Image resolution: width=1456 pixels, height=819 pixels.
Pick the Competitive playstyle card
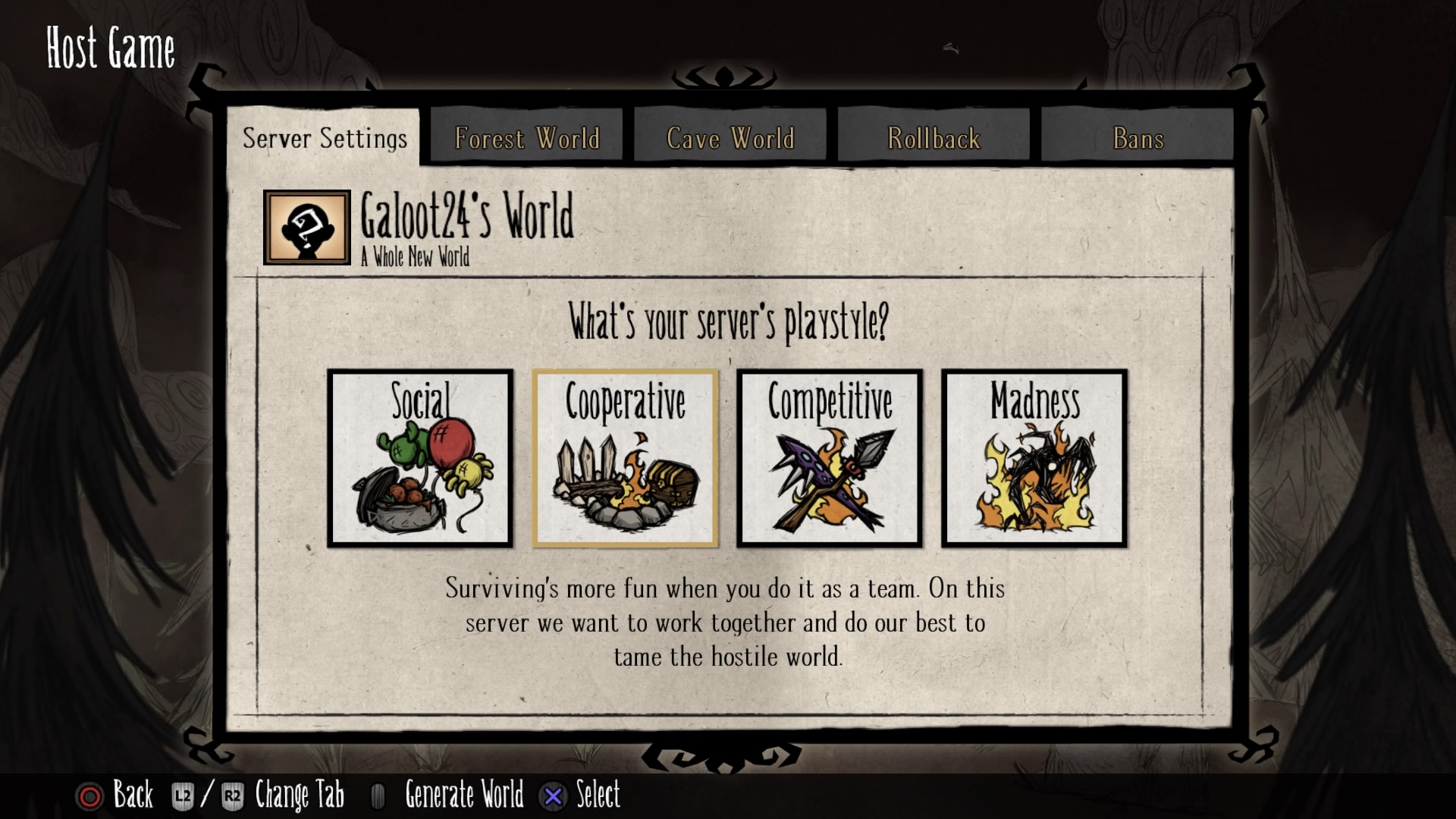(830, 458)
